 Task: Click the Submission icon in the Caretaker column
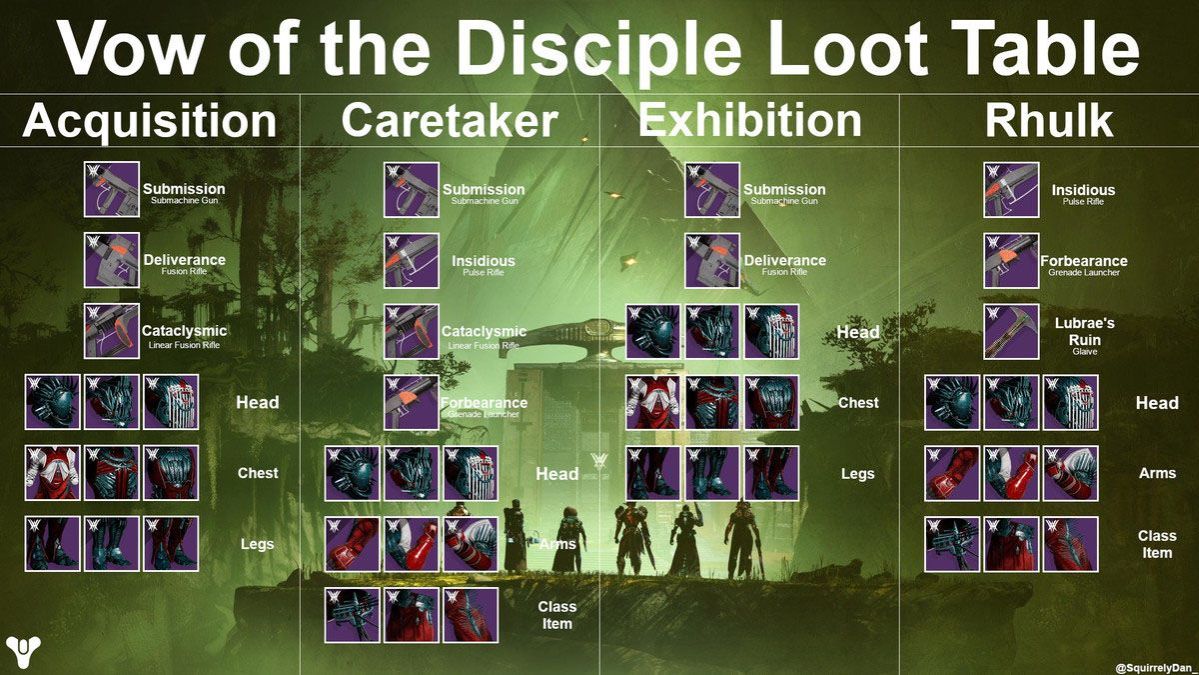click(x=411, y=190)
